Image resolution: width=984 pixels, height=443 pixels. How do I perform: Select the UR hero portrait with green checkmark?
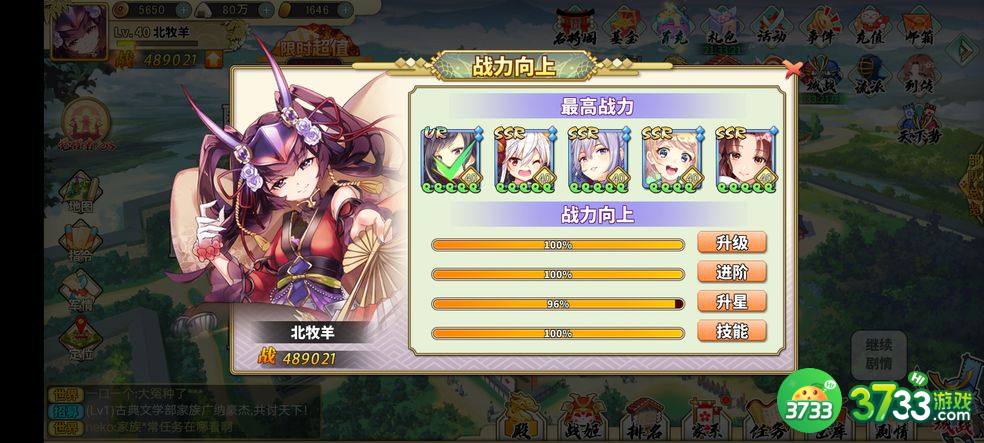point(452,159)
